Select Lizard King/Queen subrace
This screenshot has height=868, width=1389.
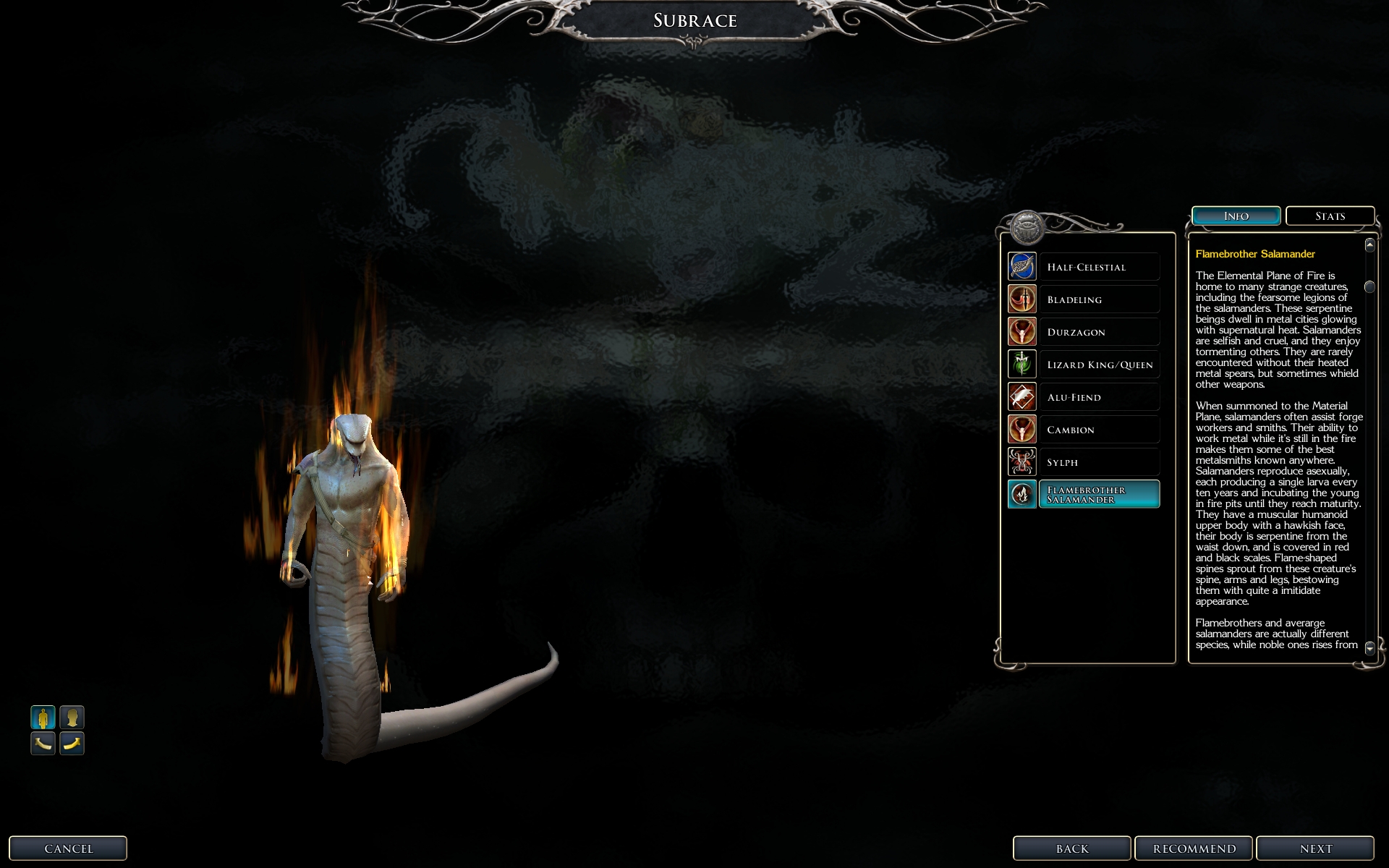(x=1084, y=365)
